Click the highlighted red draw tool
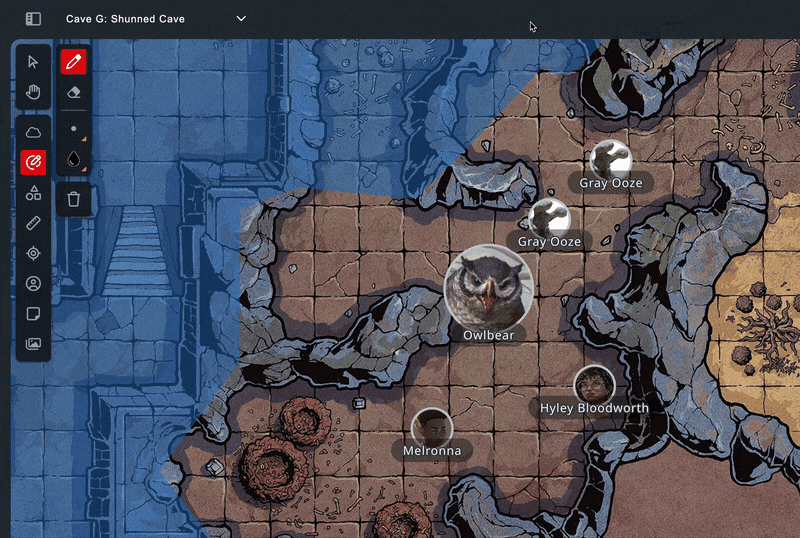Viewport: 800px width, 538px height. 33,162
